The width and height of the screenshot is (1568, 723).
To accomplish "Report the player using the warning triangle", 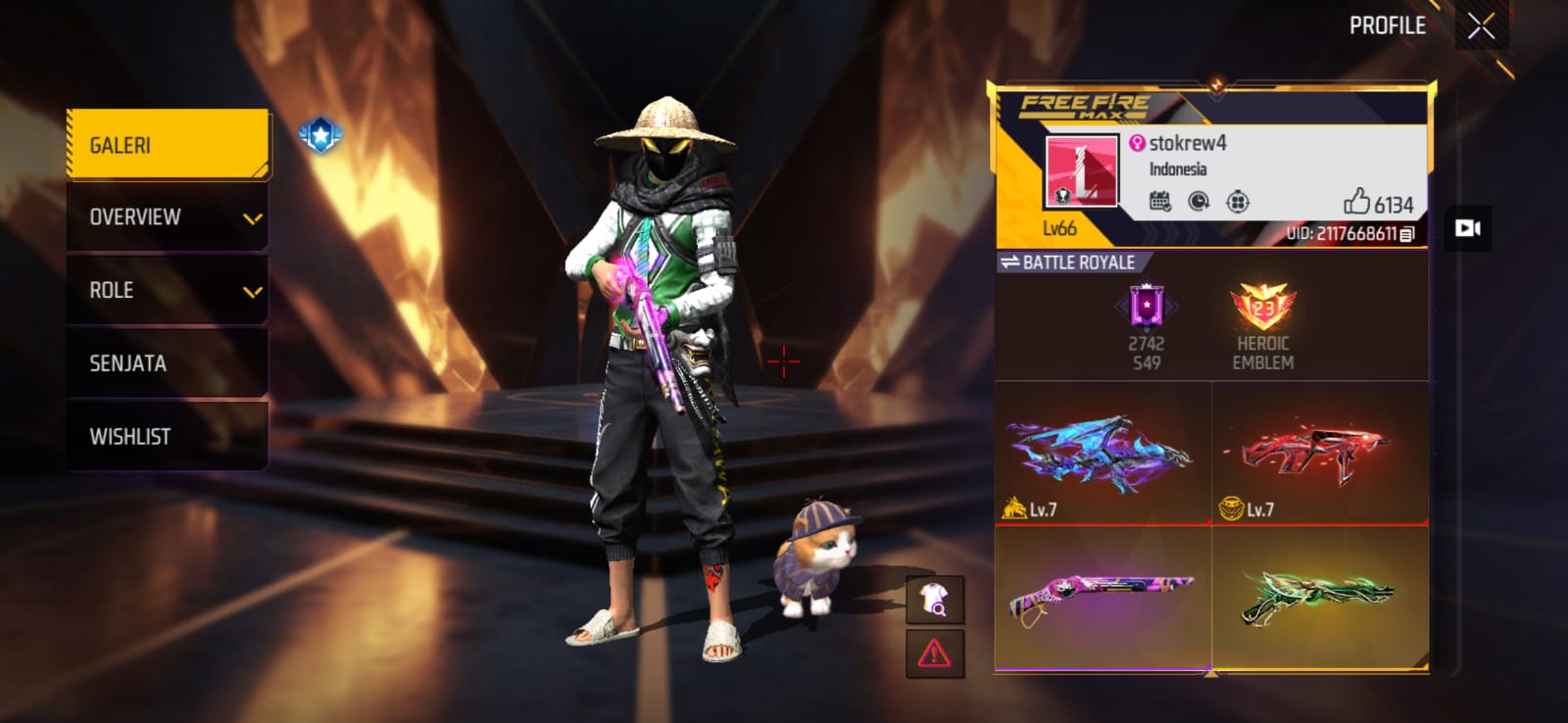I will [x=935, y=653].
